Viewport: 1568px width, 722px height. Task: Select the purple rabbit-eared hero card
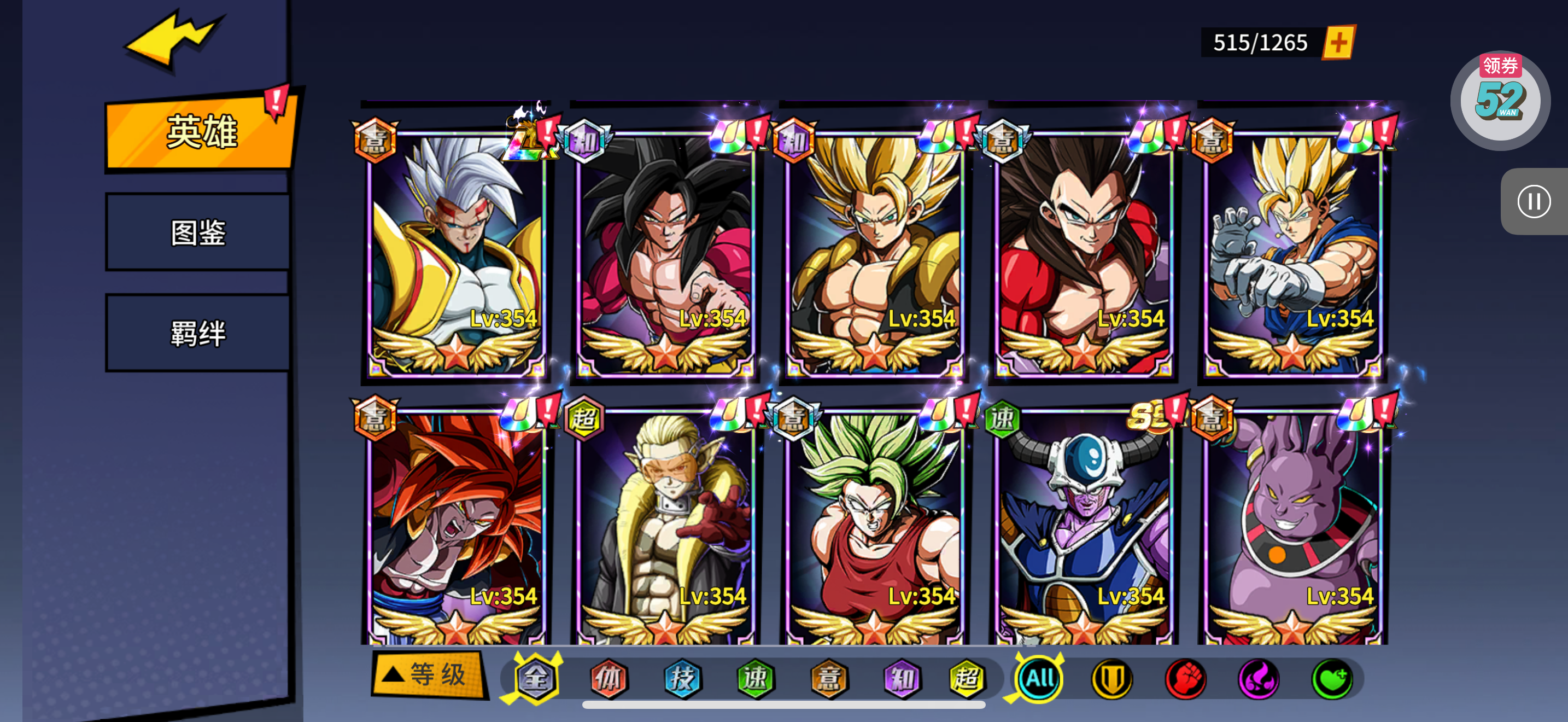pos(1292,527)
